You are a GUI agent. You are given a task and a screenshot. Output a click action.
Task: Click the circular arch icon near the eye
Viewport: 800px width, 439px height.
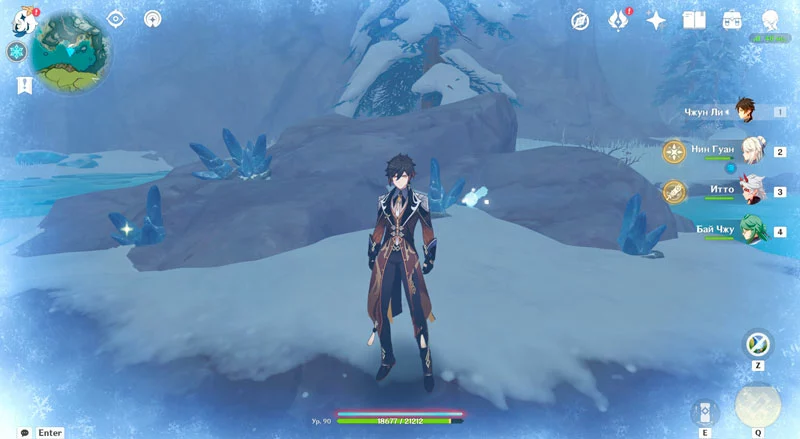(x=153, y=18)
